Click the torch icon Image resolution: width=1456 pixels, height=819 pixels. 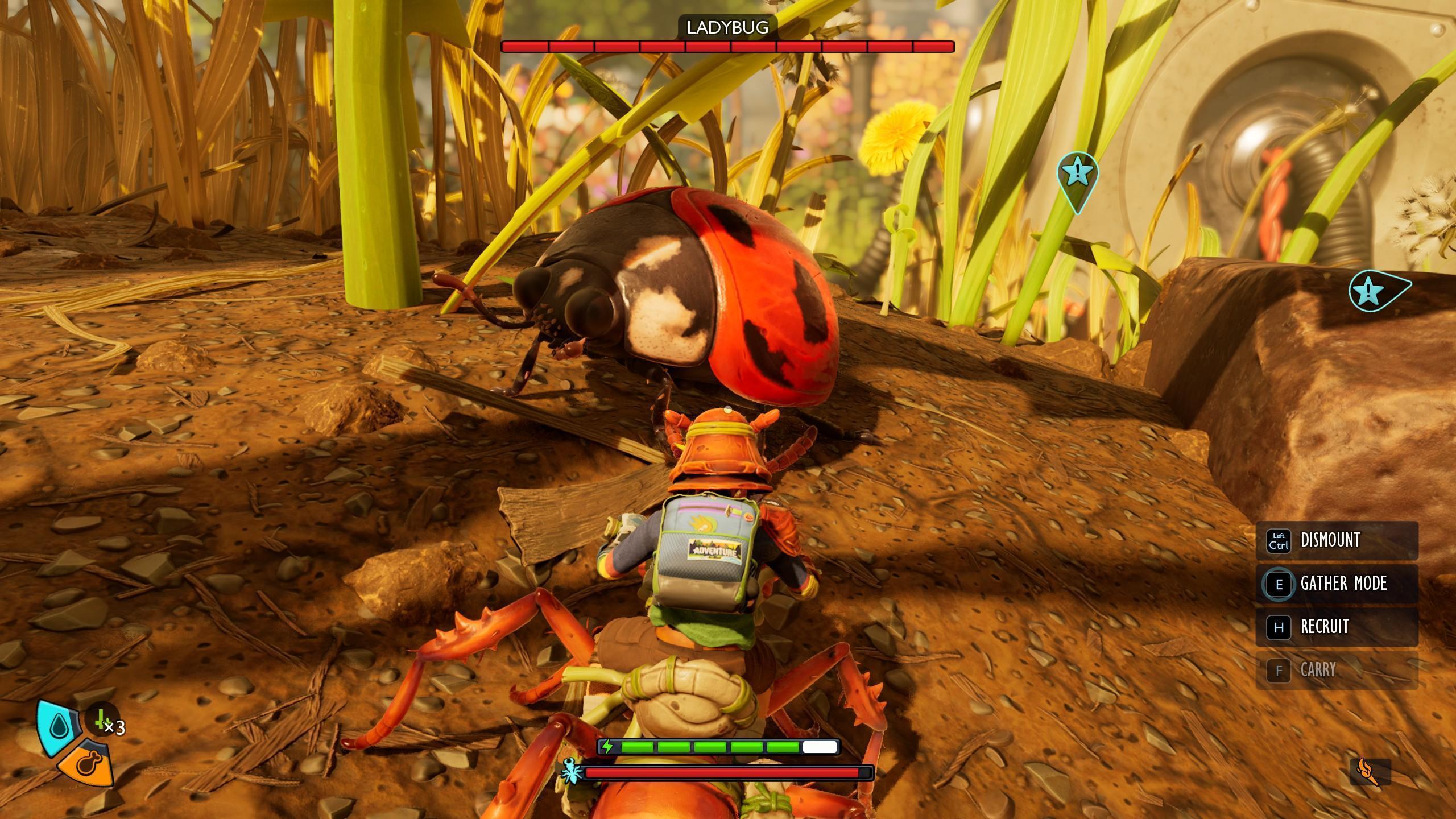(1370, 772)
